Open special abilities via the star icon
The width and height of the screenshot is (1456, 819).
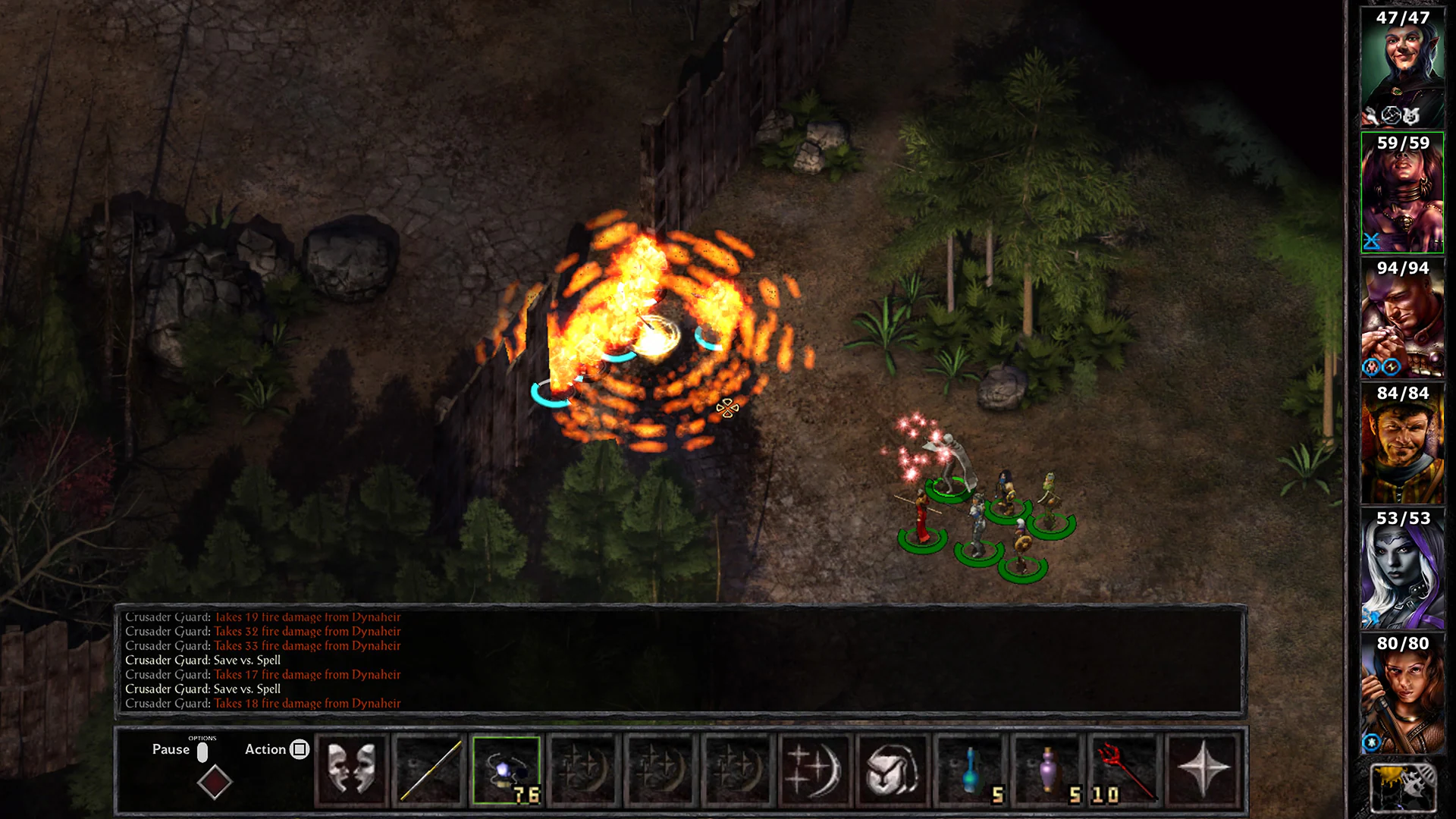(1202, 769)
